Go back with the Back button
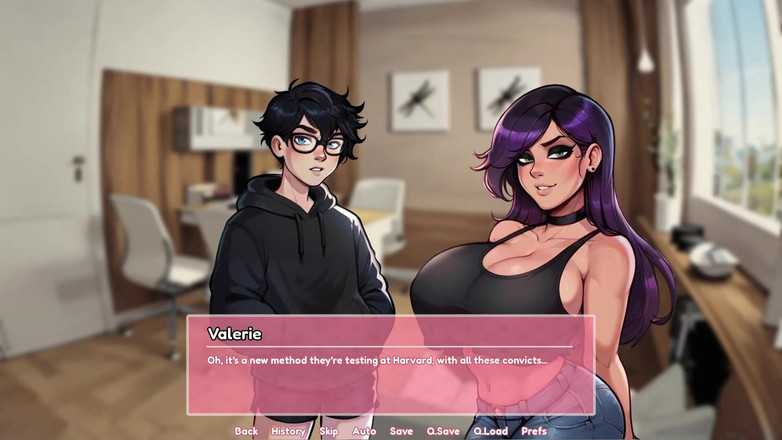 click(x=246, y=431)
